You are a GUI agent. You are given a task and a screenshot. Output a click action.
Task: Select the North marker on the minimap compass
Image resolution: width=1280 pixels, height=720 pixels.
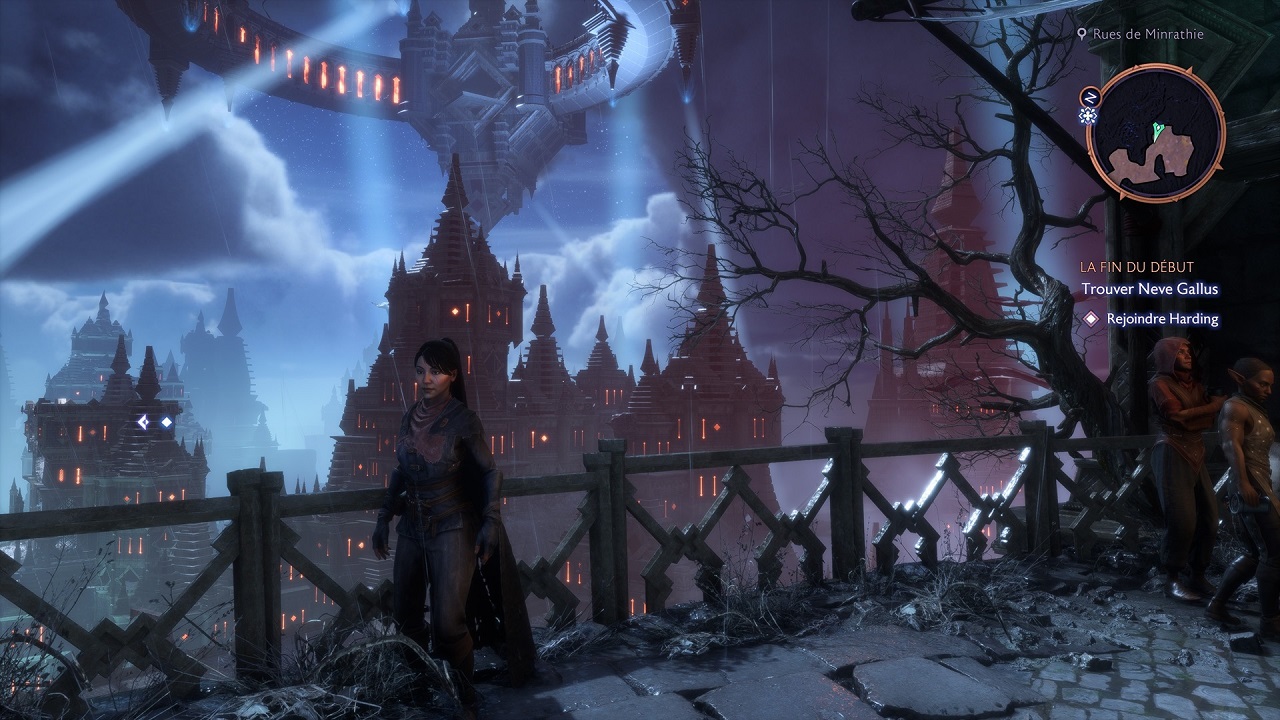(x=1091, y=97)
